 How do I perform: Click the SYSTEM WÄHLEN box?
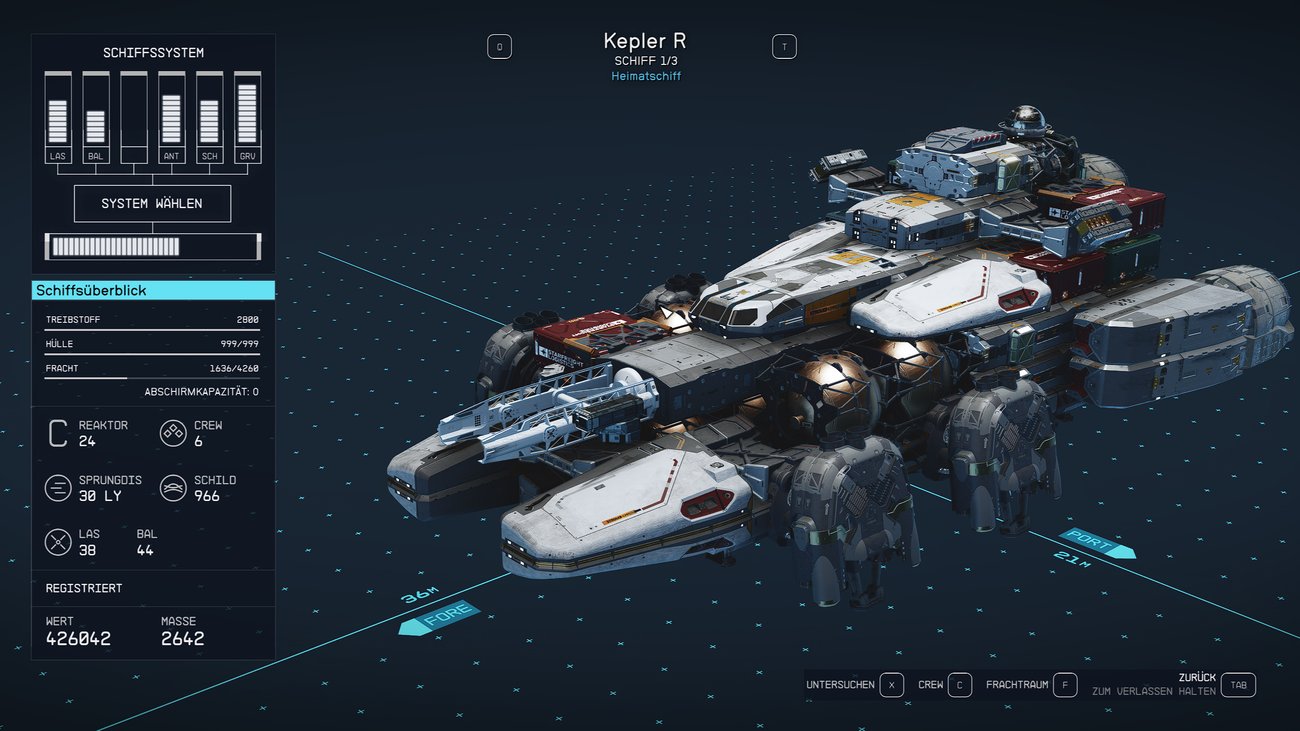pos(152,203)
